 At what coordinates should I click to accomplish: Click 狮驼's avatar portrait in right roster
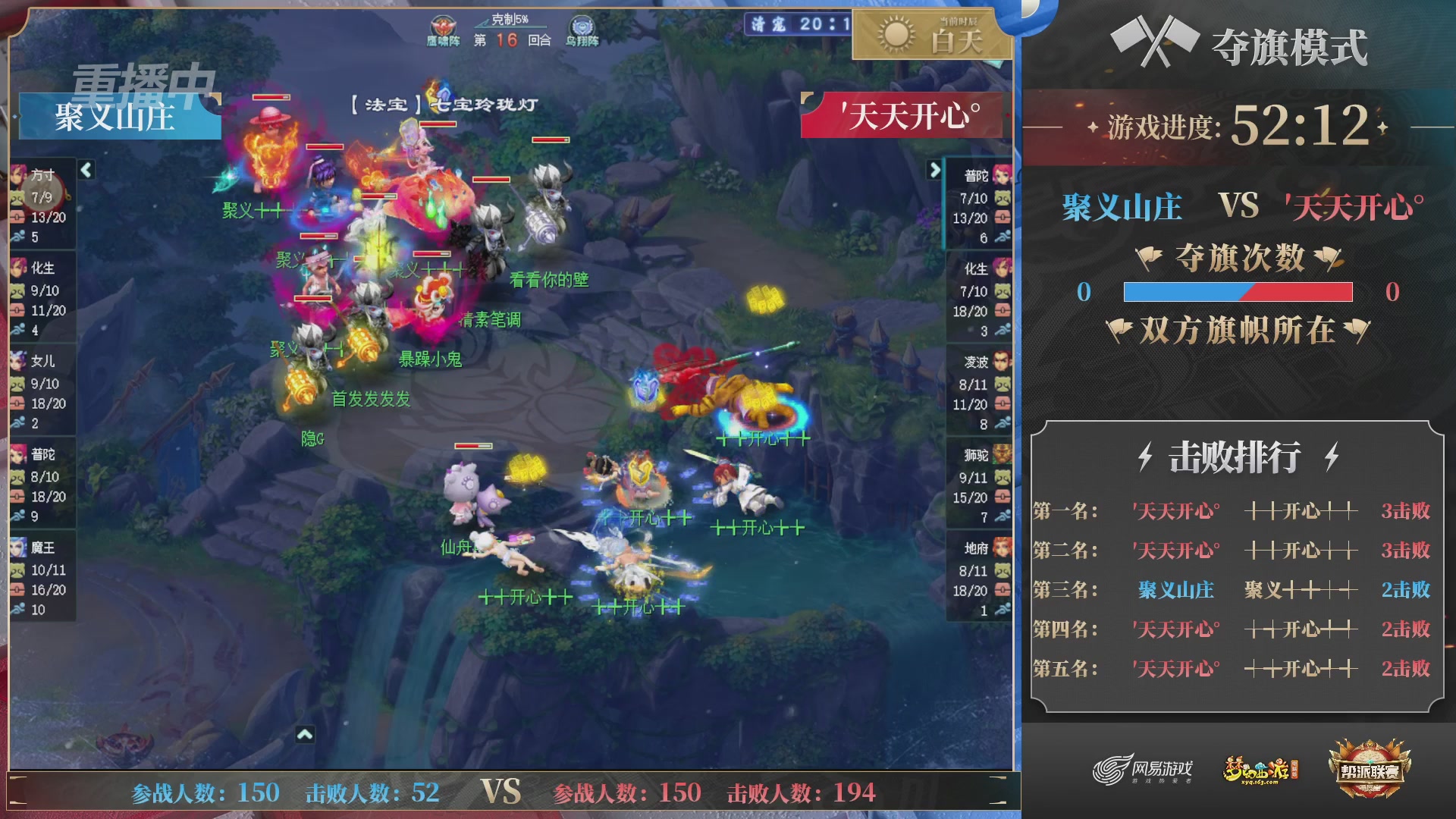(1003, 455)
